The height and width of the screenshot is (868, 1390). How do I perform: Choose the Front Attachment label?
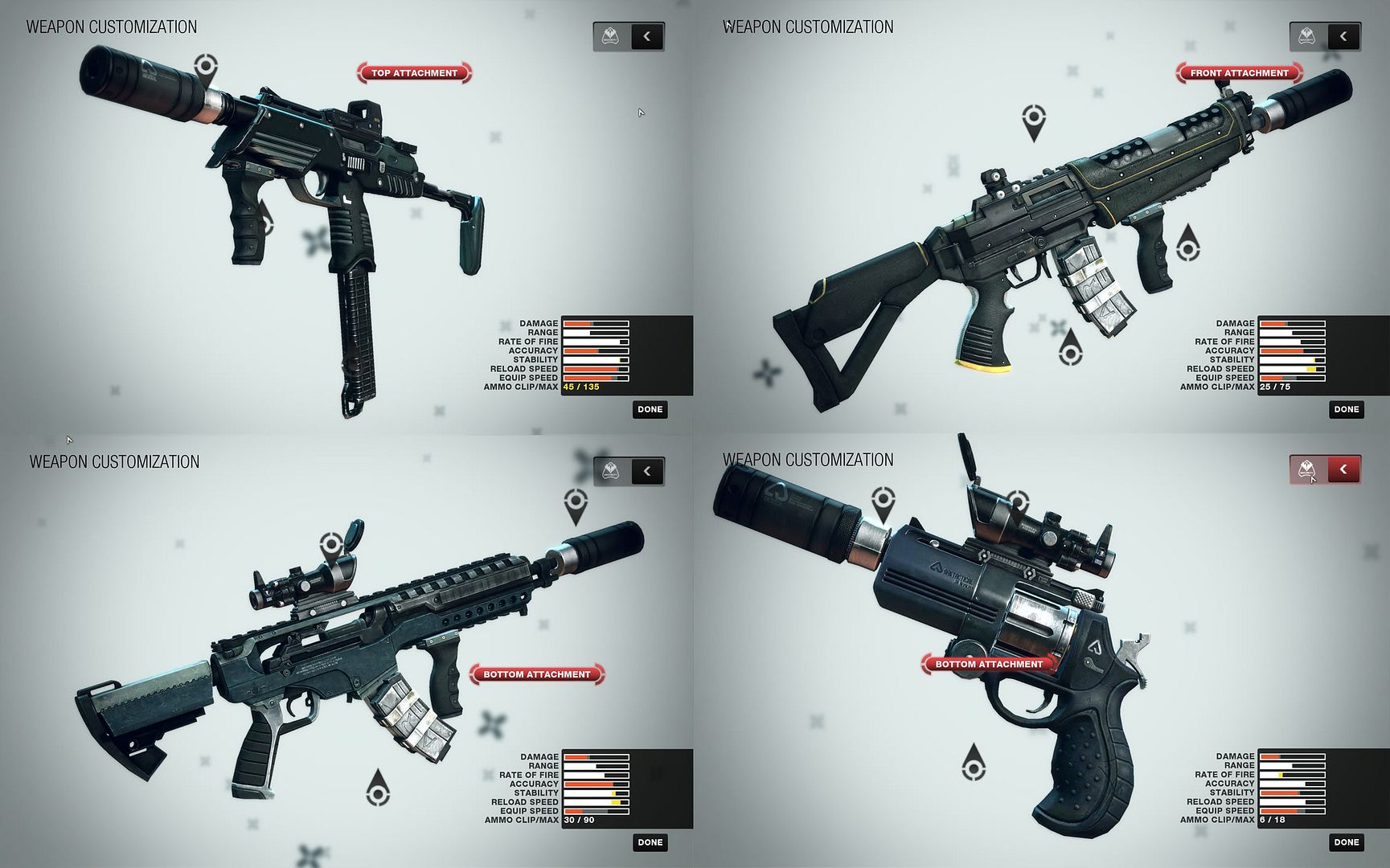(1239, 73)
